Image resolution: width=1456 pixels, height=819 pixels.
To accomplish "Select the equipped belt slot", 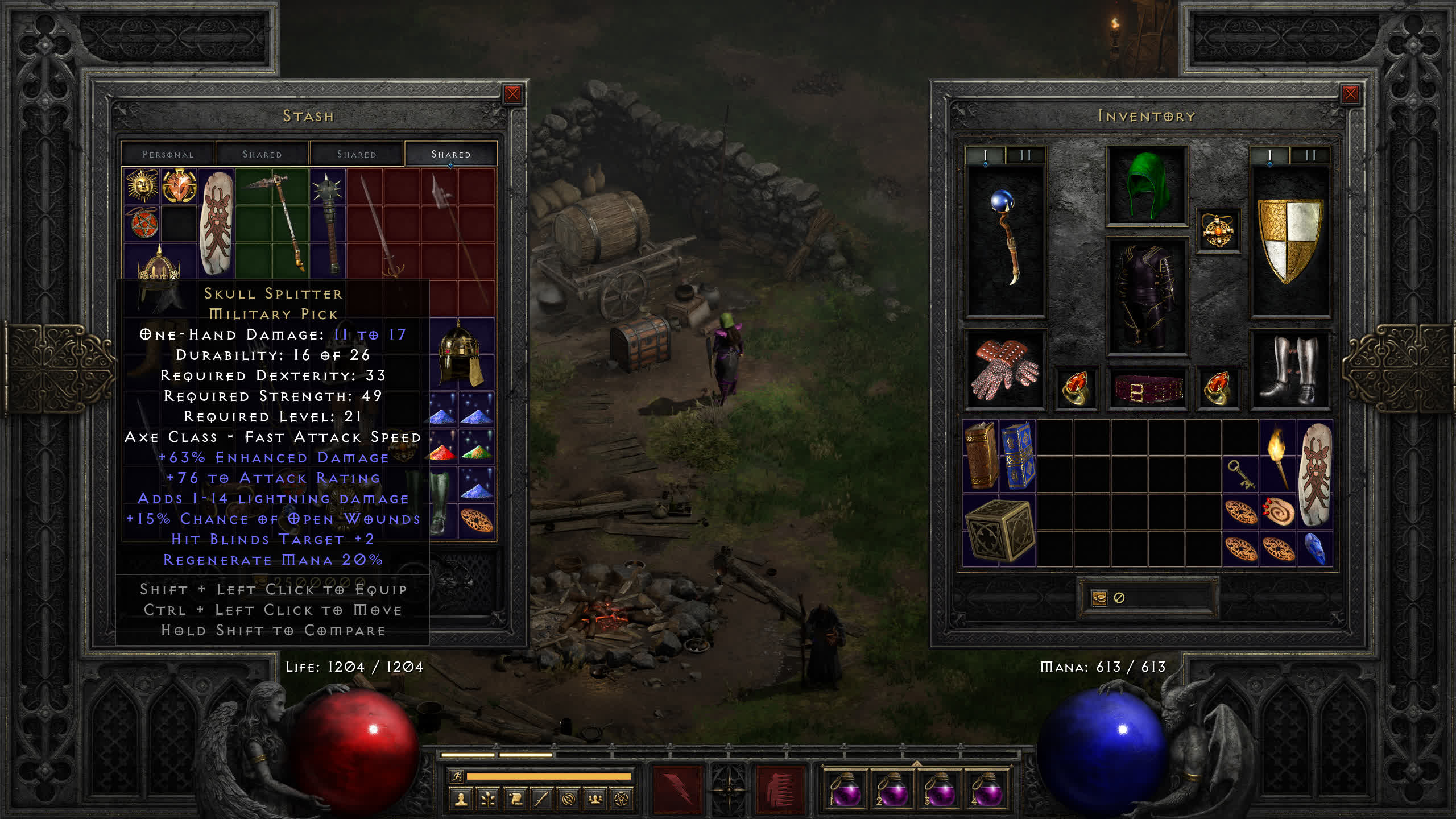I will point(1146,390).
